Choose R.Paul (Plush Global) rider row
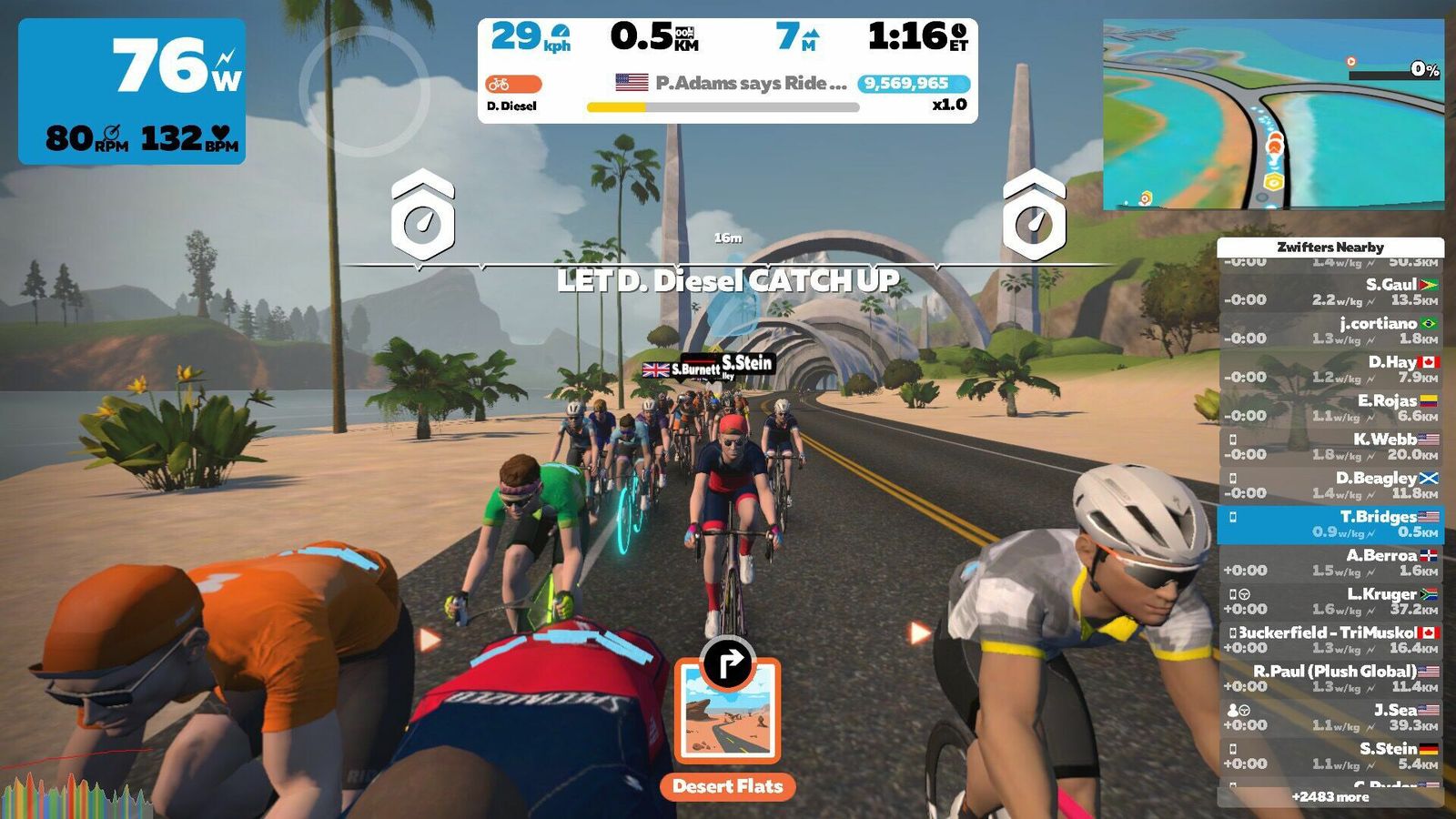Screen dimensions: 1456x819 (x=1330, y=679)
